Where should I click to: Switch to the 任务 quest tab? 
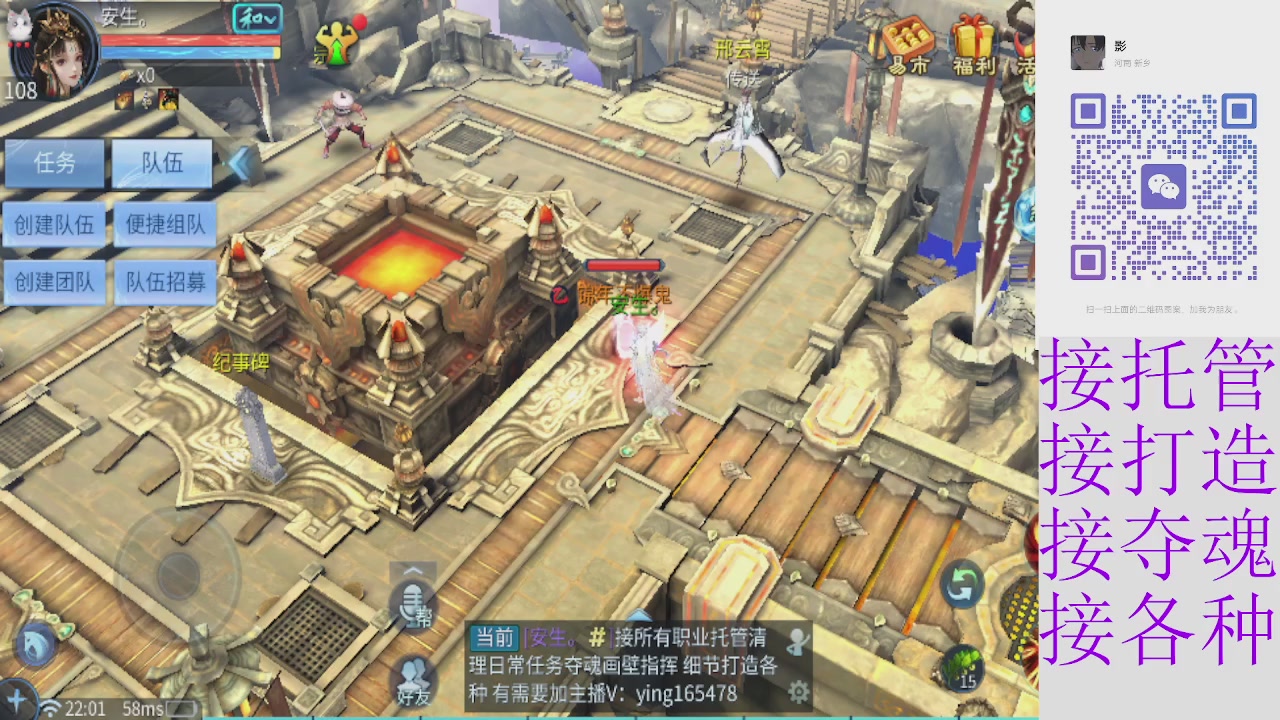tap(55, 164)
